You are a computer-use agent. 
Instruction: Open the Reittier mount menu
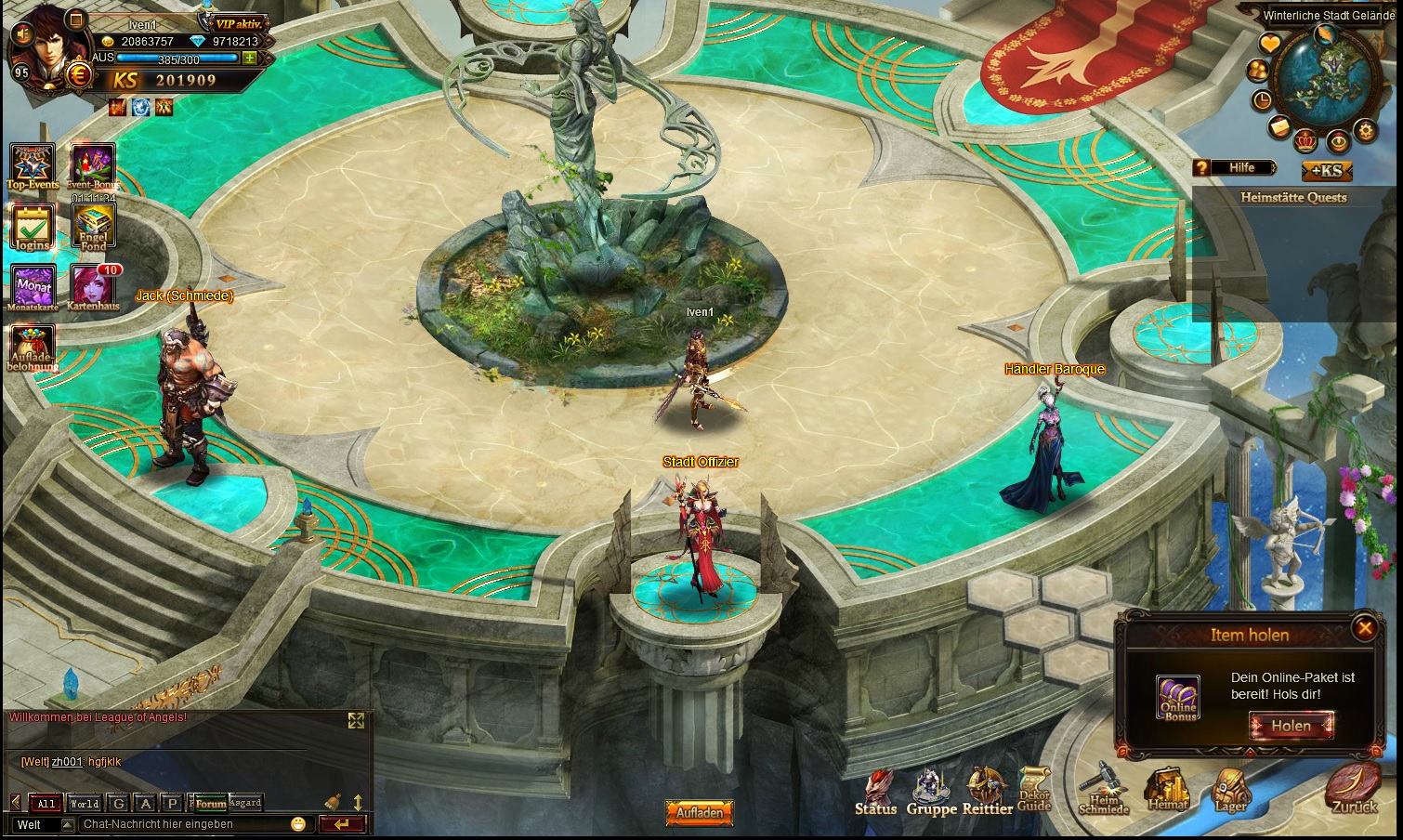coord(987,792)
